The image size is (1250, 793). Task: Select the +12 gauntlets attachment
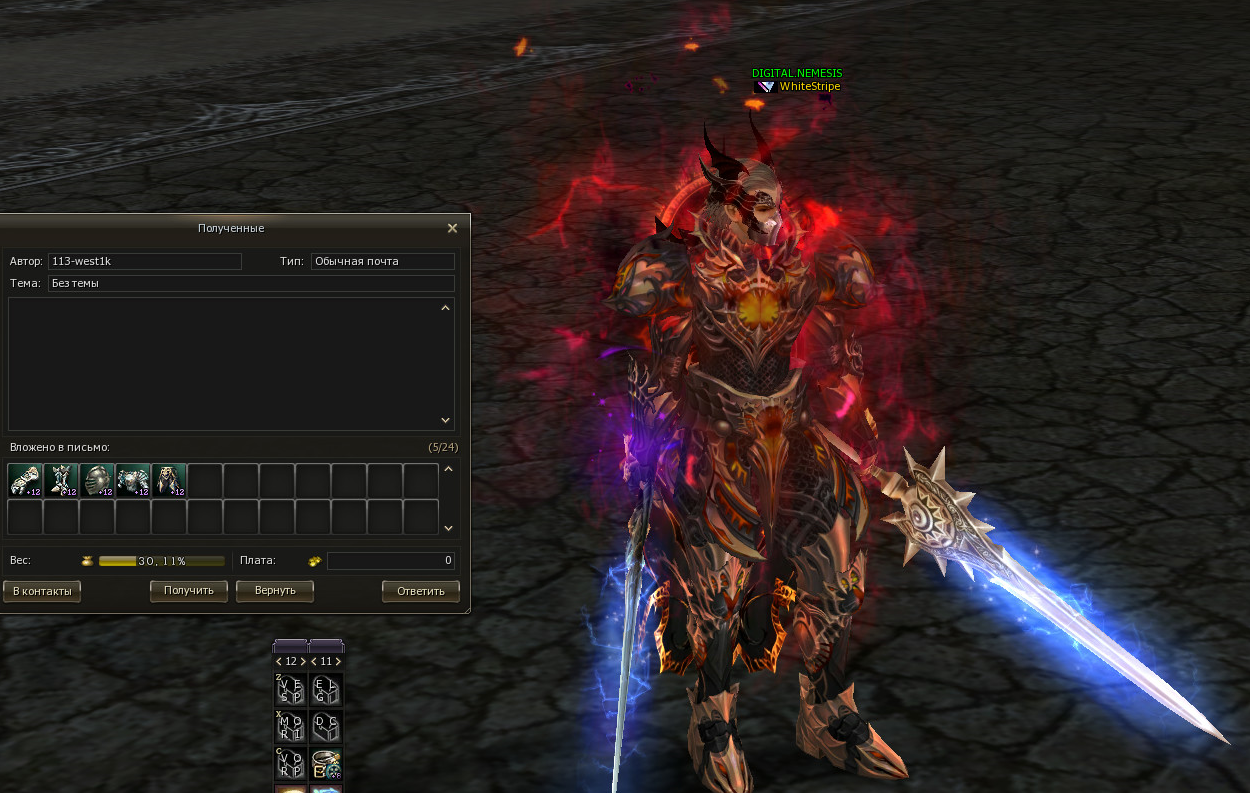[x=25, y=481]
